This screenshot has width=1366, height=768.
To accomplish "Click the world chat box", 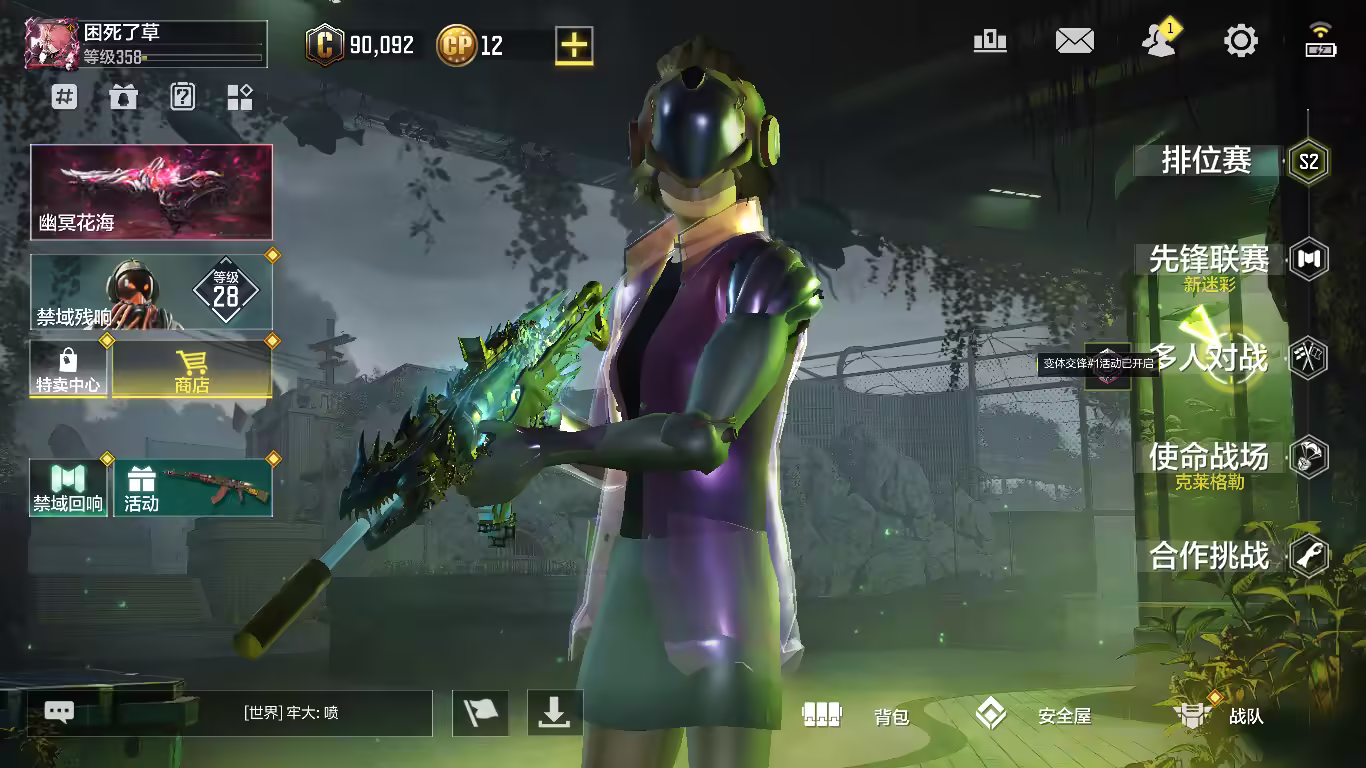I will pyautogui.click(x=236, y=713).
